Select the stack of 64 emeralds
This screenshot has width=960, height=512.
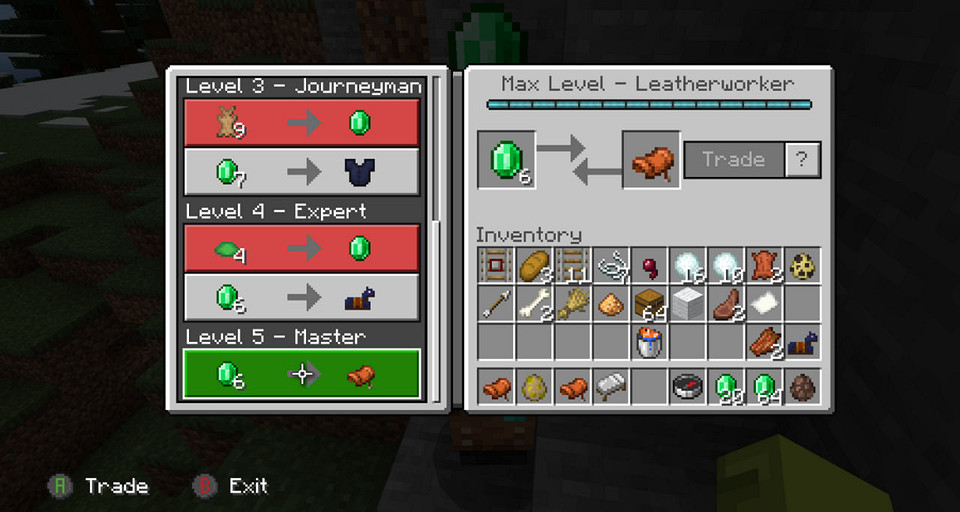coord(765,387)
